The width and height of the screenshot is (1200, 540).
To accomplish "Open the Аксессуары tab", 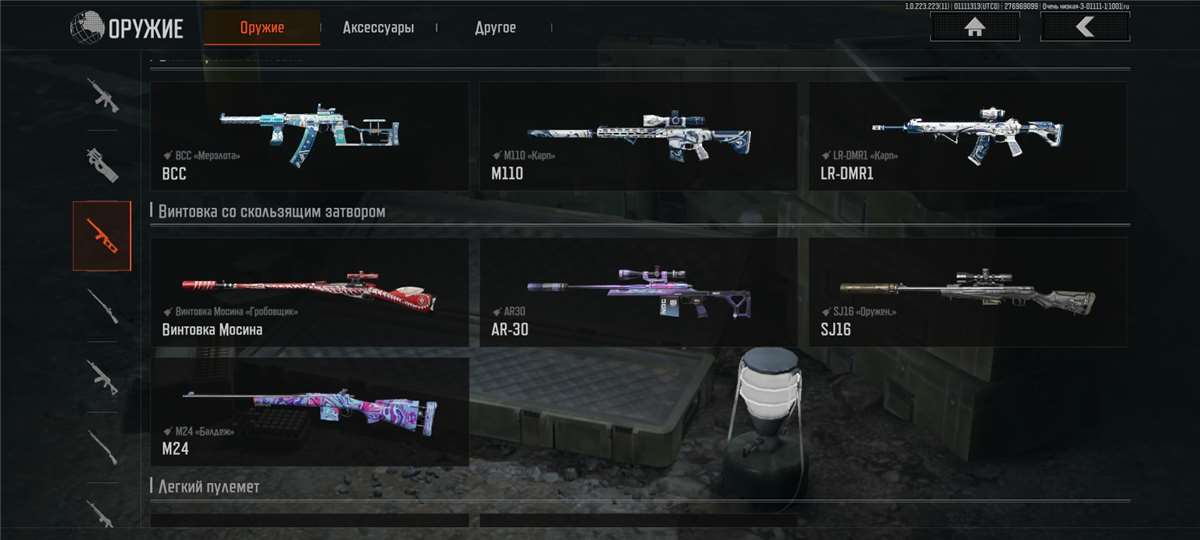I will point(378,28).
